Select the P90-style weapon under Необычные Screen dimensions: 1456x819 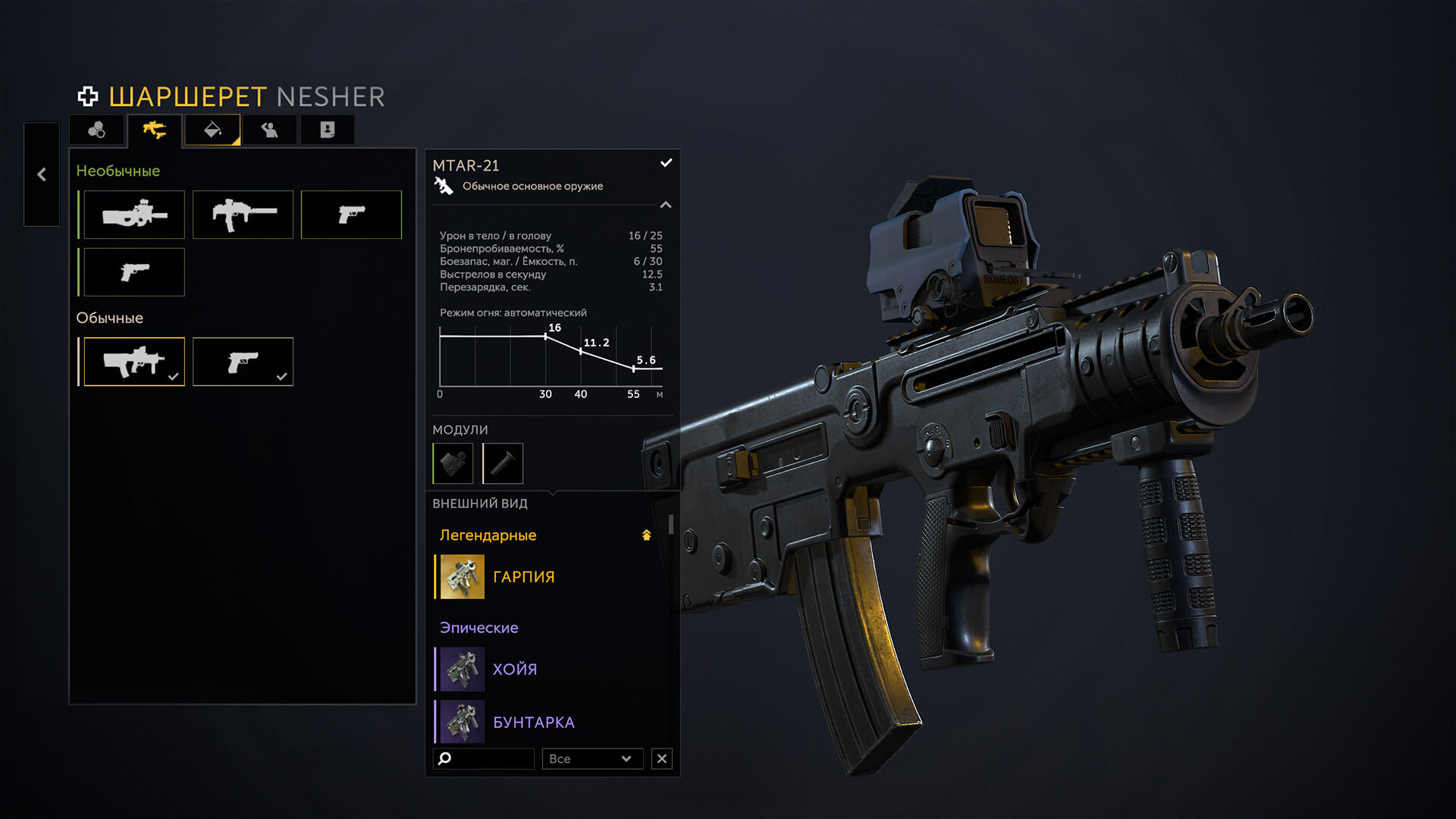pos(134,215)
